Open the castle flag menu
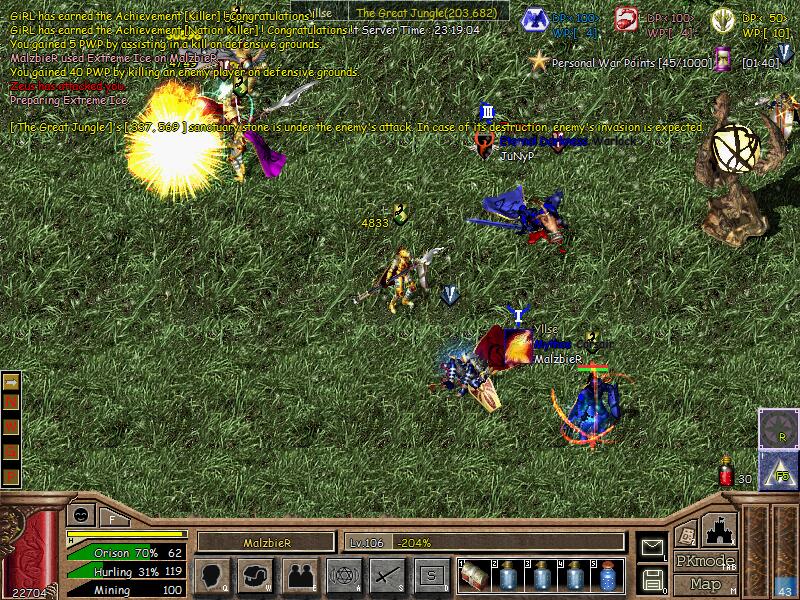Screen dimensions: 800x600 (721, 528)
